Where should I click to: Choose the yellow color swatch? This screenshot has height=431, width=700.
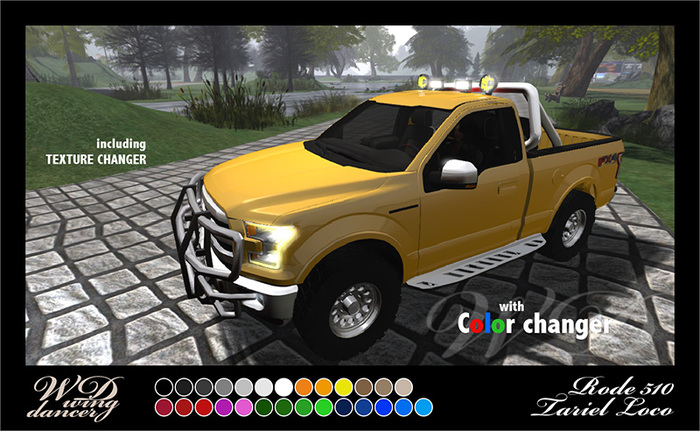point(343,386)
